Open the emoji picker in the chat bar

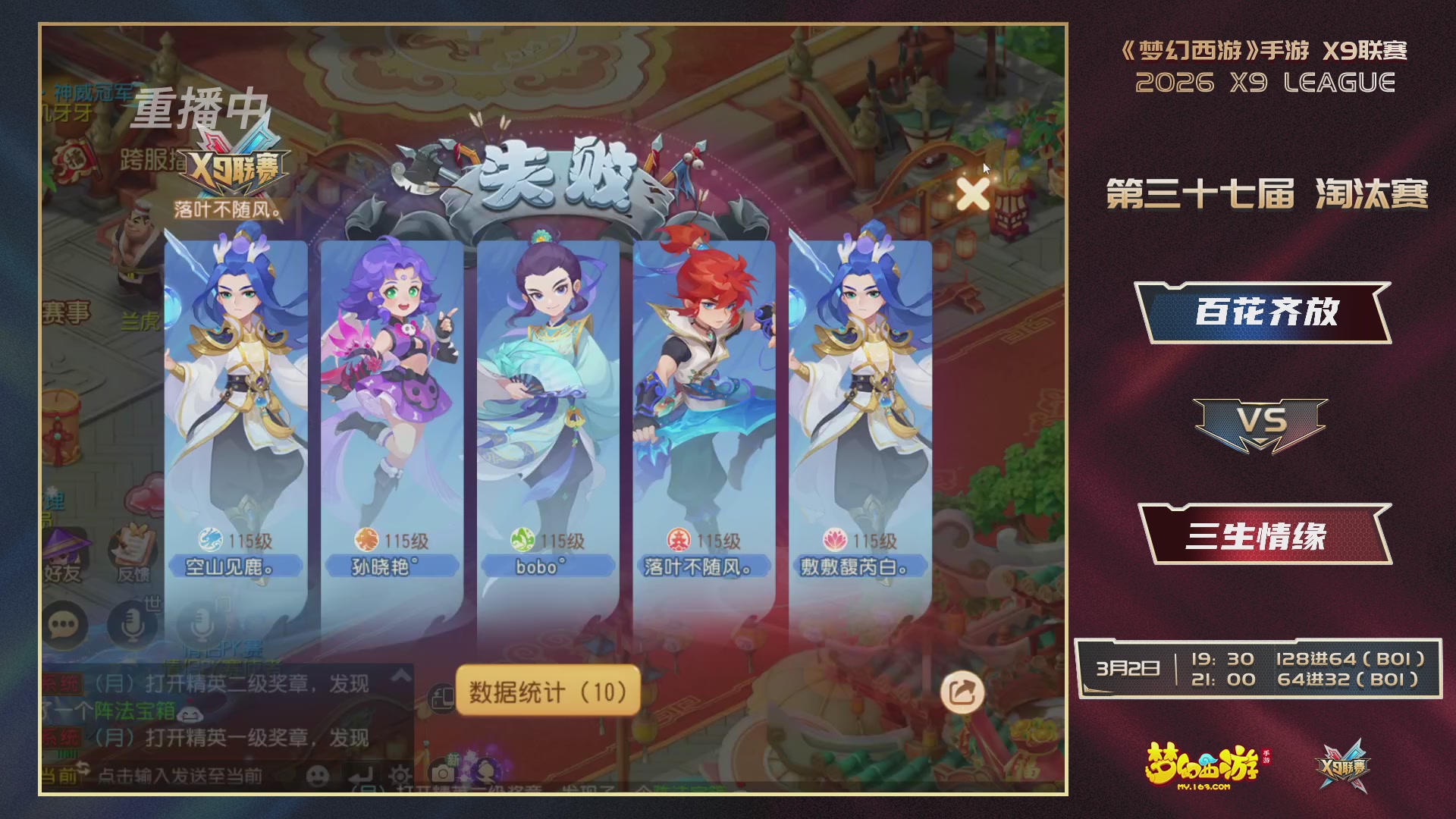[x=318, y=777]
